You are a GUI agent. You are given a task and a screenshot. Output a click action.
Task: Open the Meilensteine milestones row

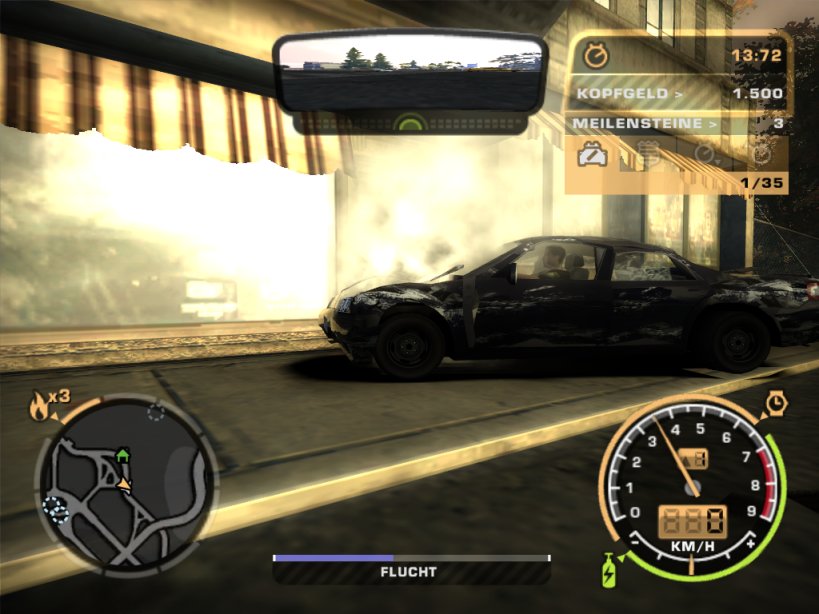(679, 124)
